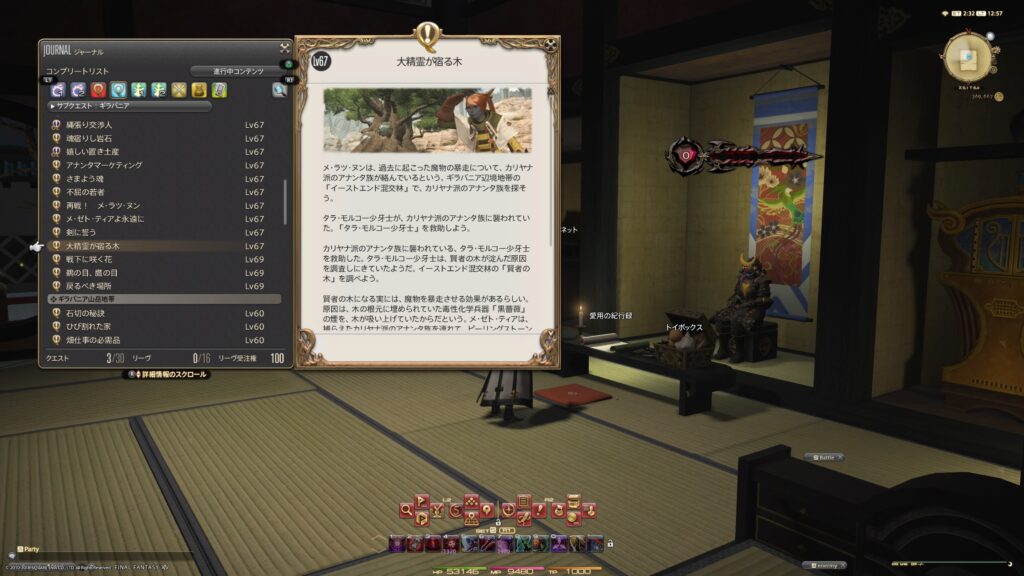The image size is (1024, 576).
Task: Choose the quest 剣に誓う
Action: (x=84, y=232)
